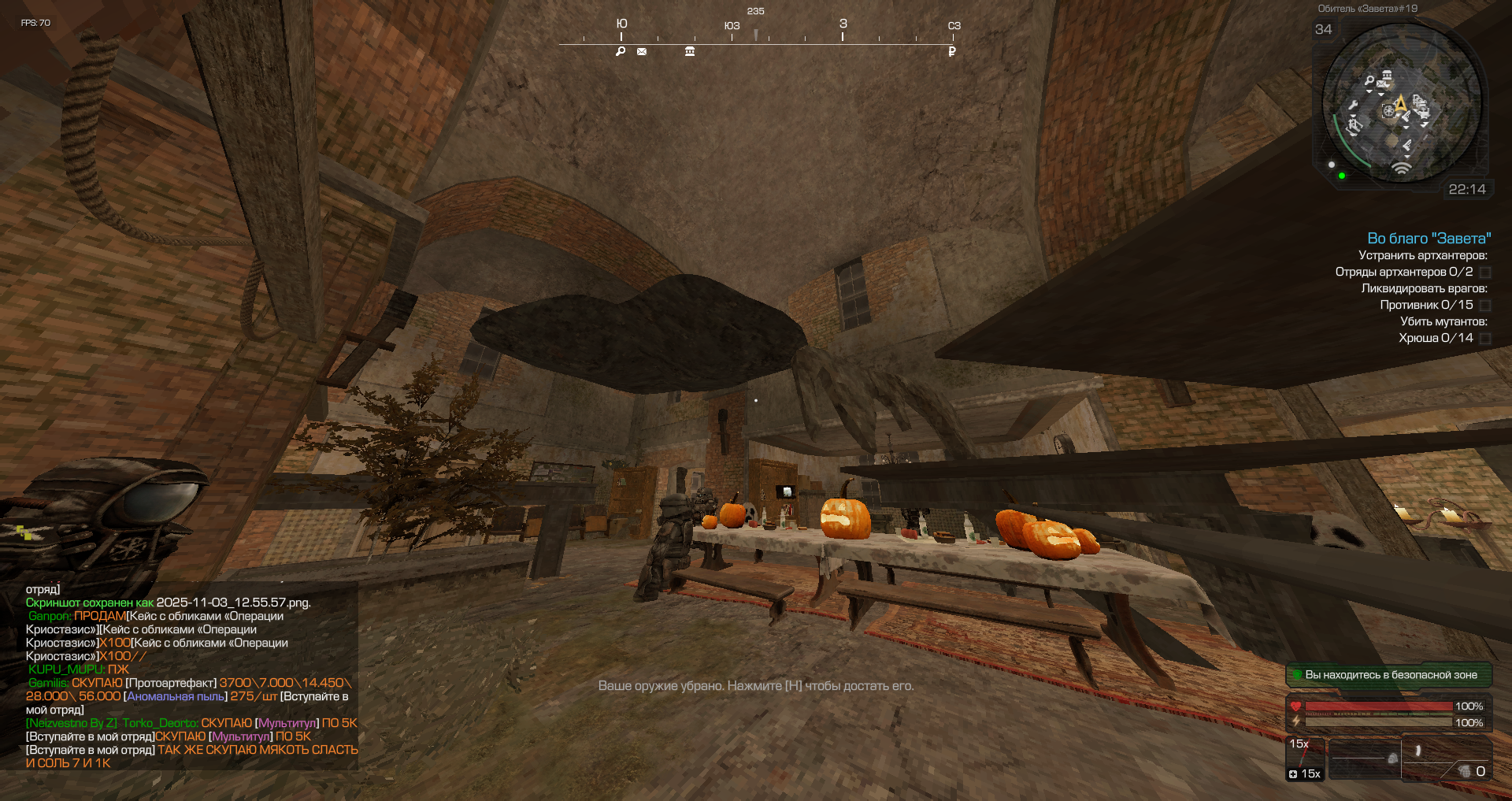Tick the Противник 0/15 objective checkbox
This screenshot has height=801, width=1512.
point(1485,306)
